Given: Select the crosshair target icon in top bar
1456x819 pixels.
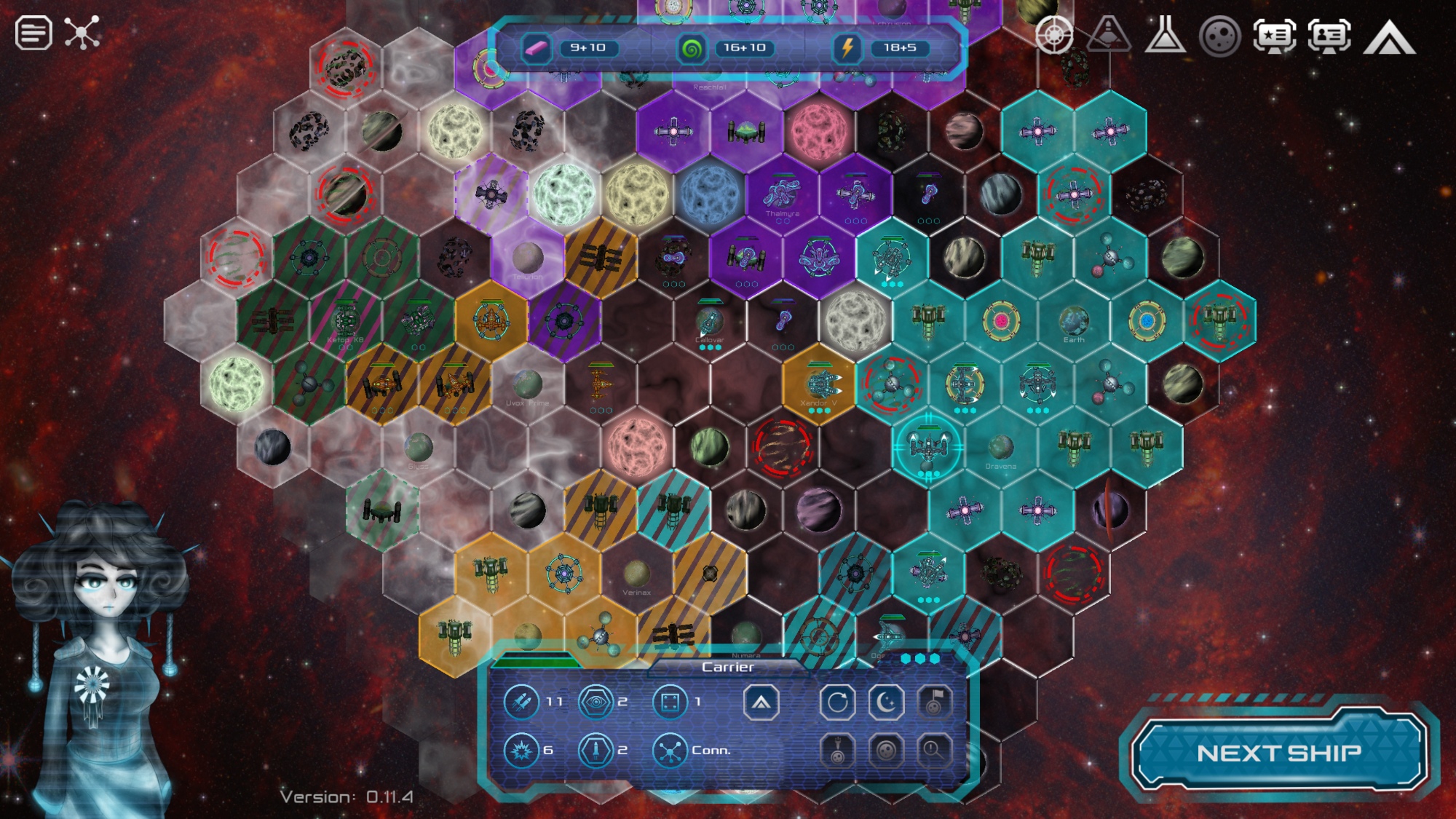Looking at the screenshot, I should tap(1053, 35).
